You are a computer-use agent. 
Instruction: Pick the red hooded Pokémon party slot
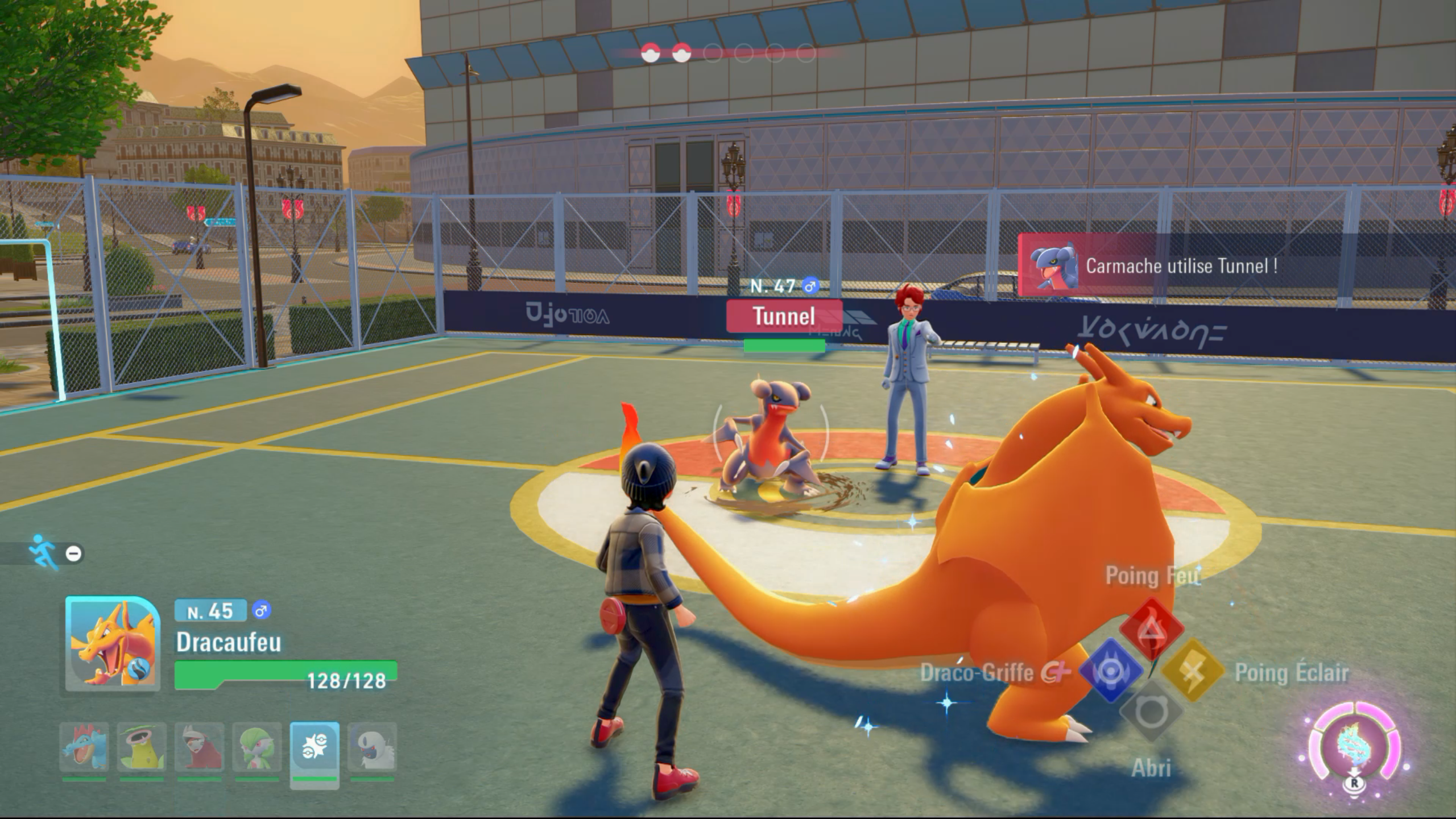(x=200, y=747)
